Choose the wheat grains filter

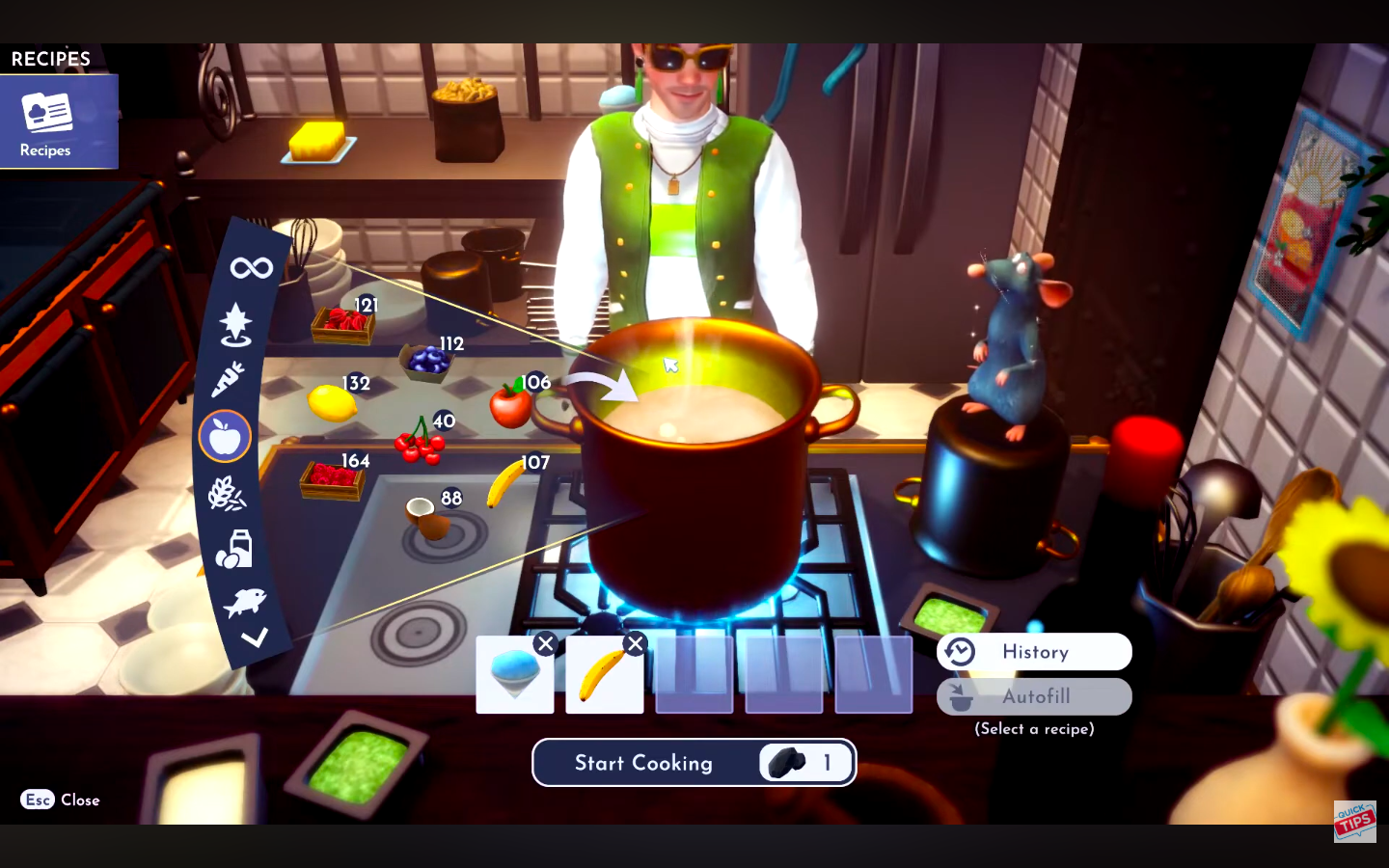(228, 493)
